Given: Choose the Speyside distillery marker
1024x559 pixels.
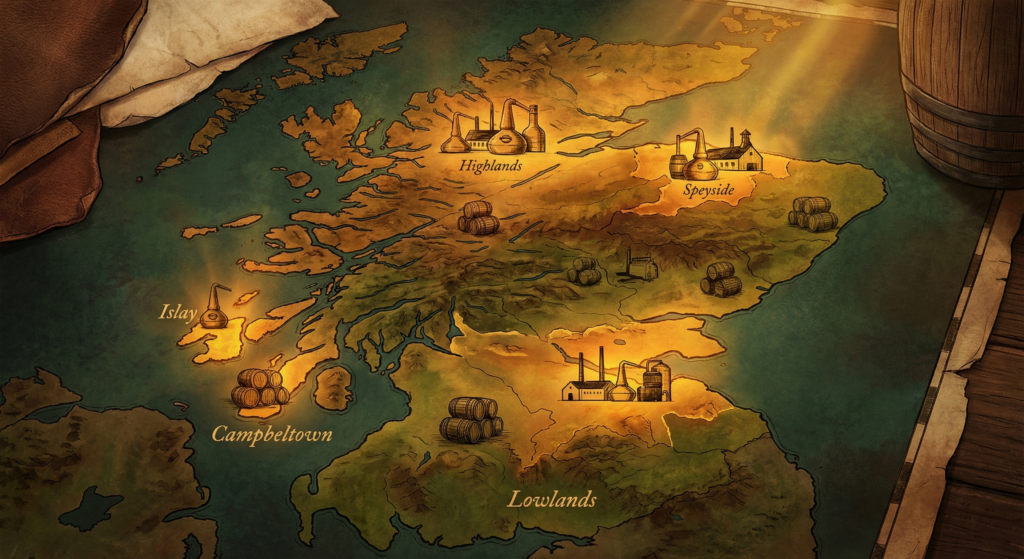Looking at the screenshot, I should click(714, 153).
